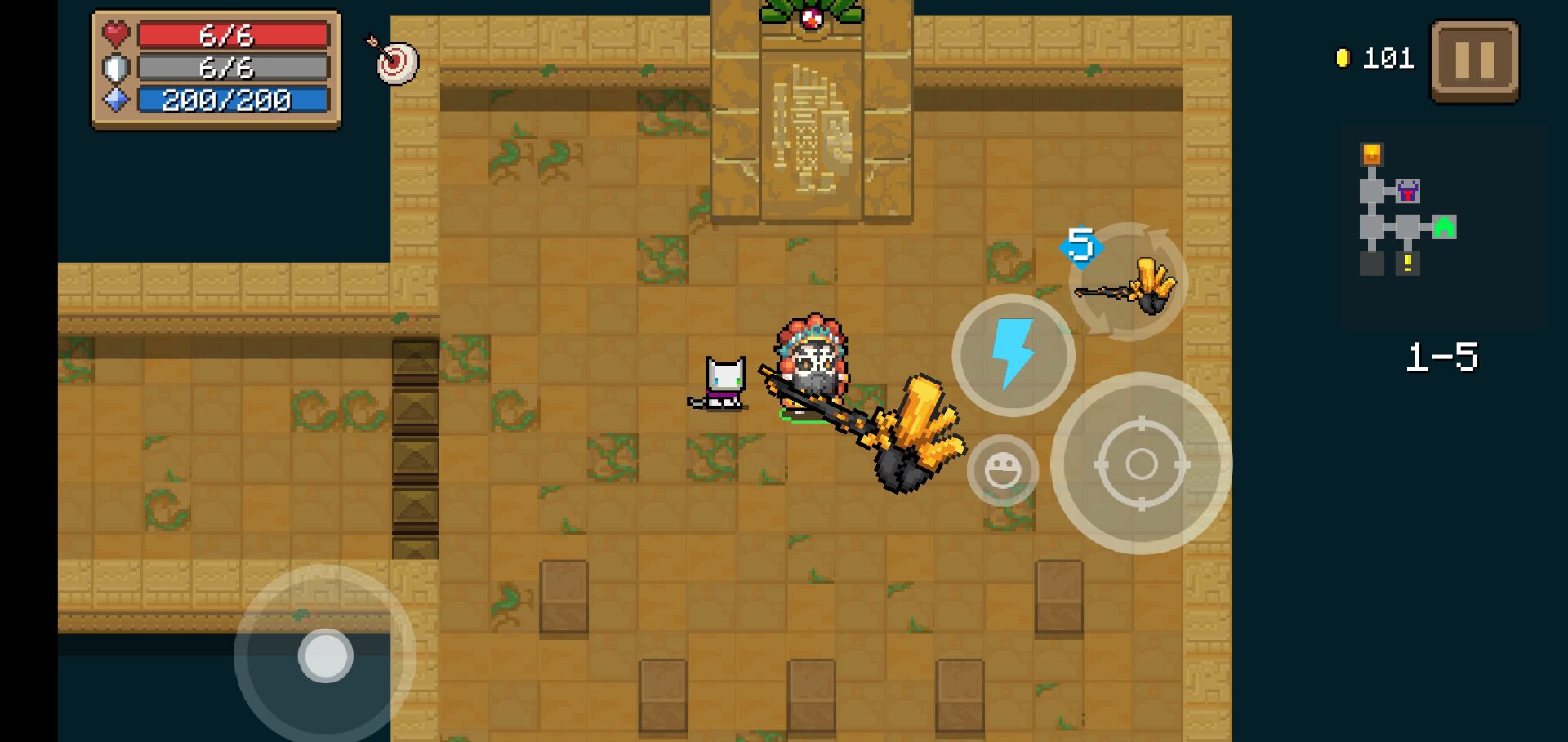This screenshot has height=742, width=1568.
Task: Open the dungeon minimap
Action: [1406, 211]
